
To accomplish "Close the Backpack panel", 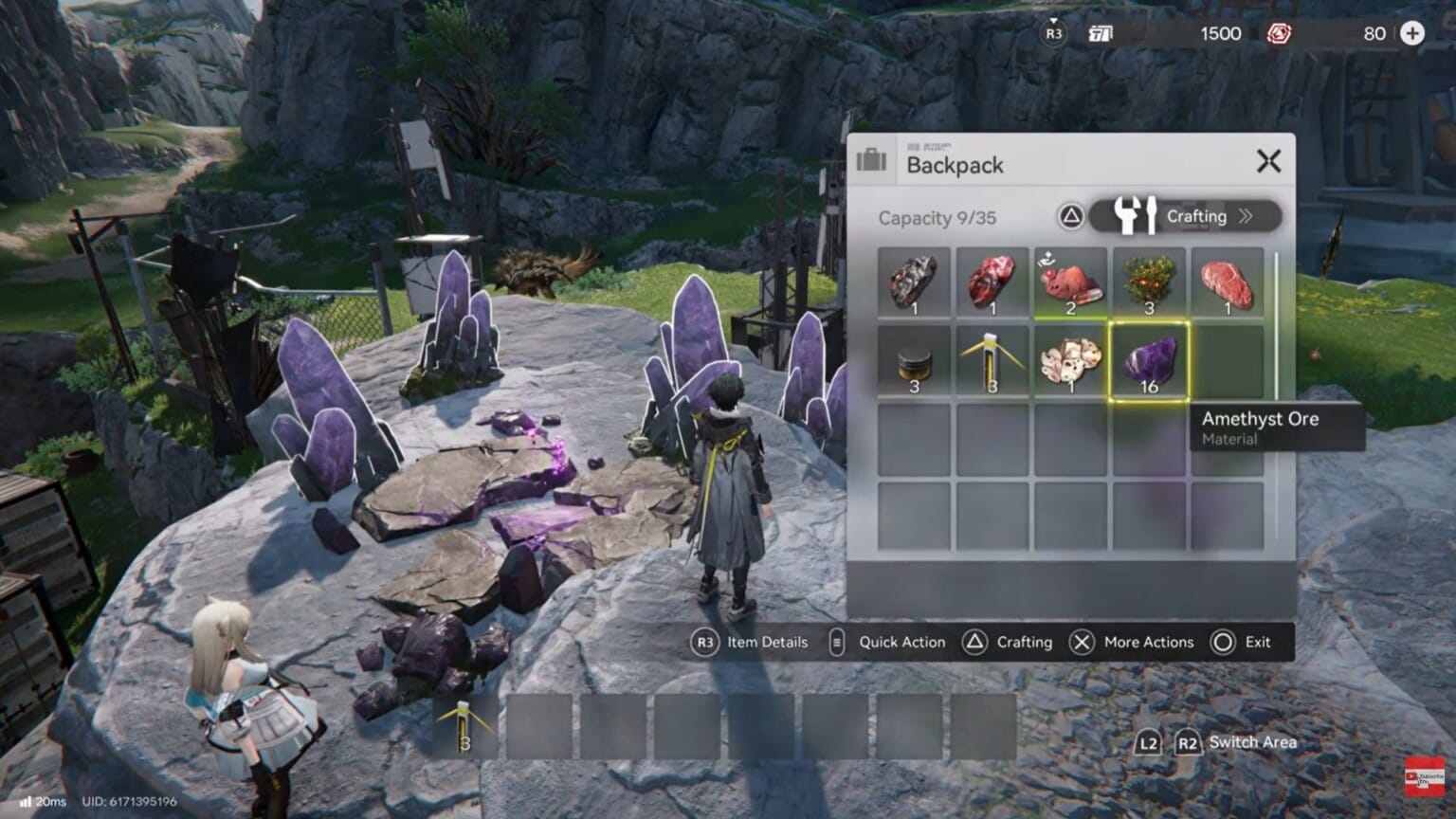I will 1269,160.
